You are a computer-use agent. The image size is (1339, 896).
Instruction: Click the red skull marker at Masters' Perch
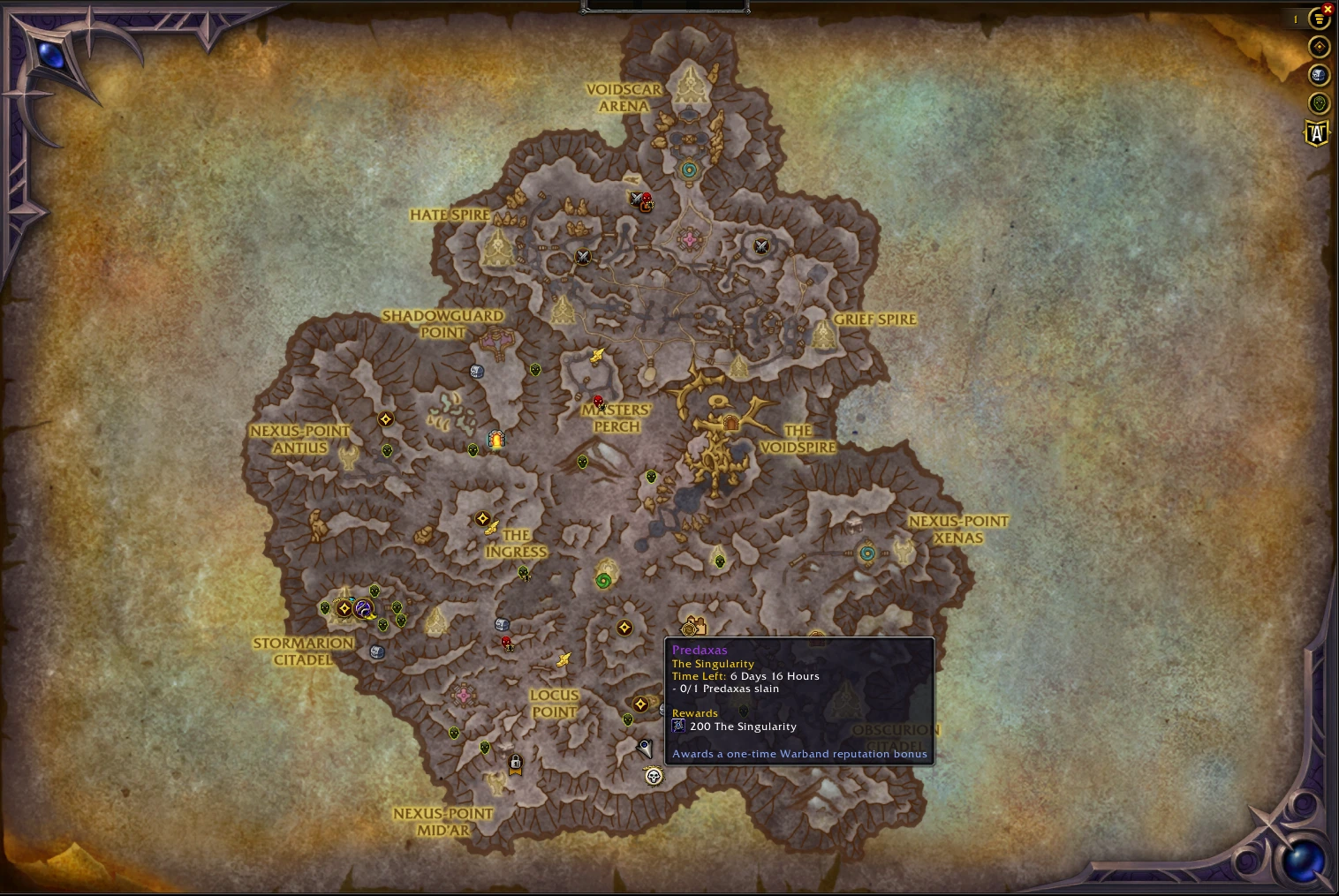598,402
